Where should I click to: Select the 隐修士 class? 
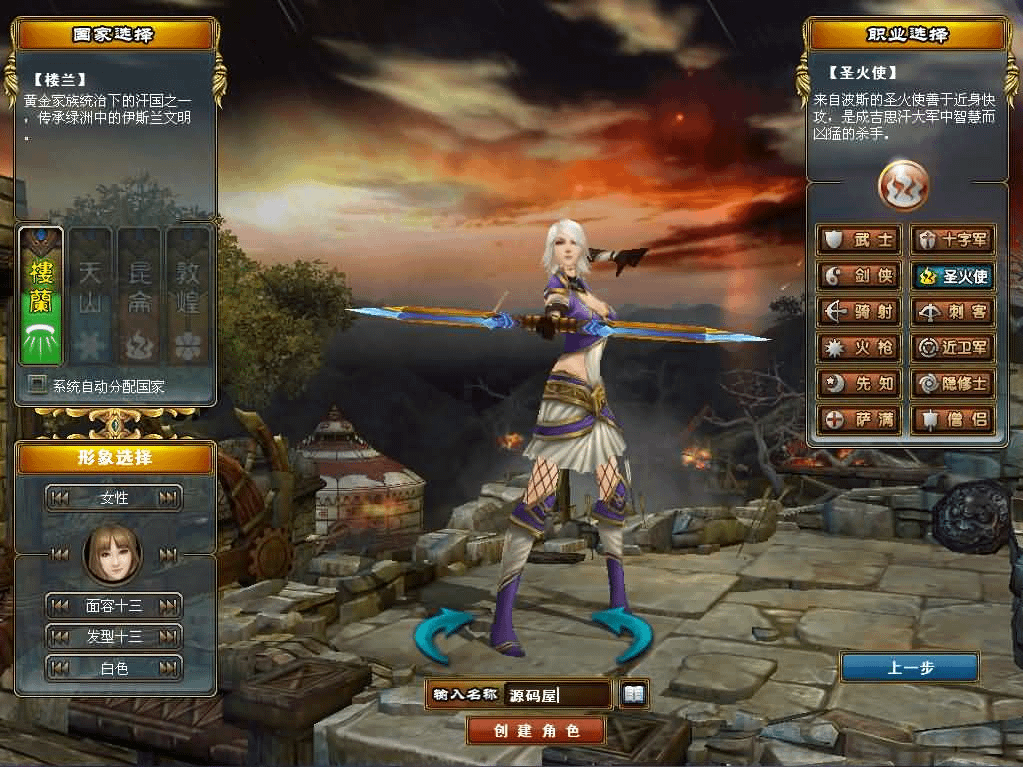(952, 383)
